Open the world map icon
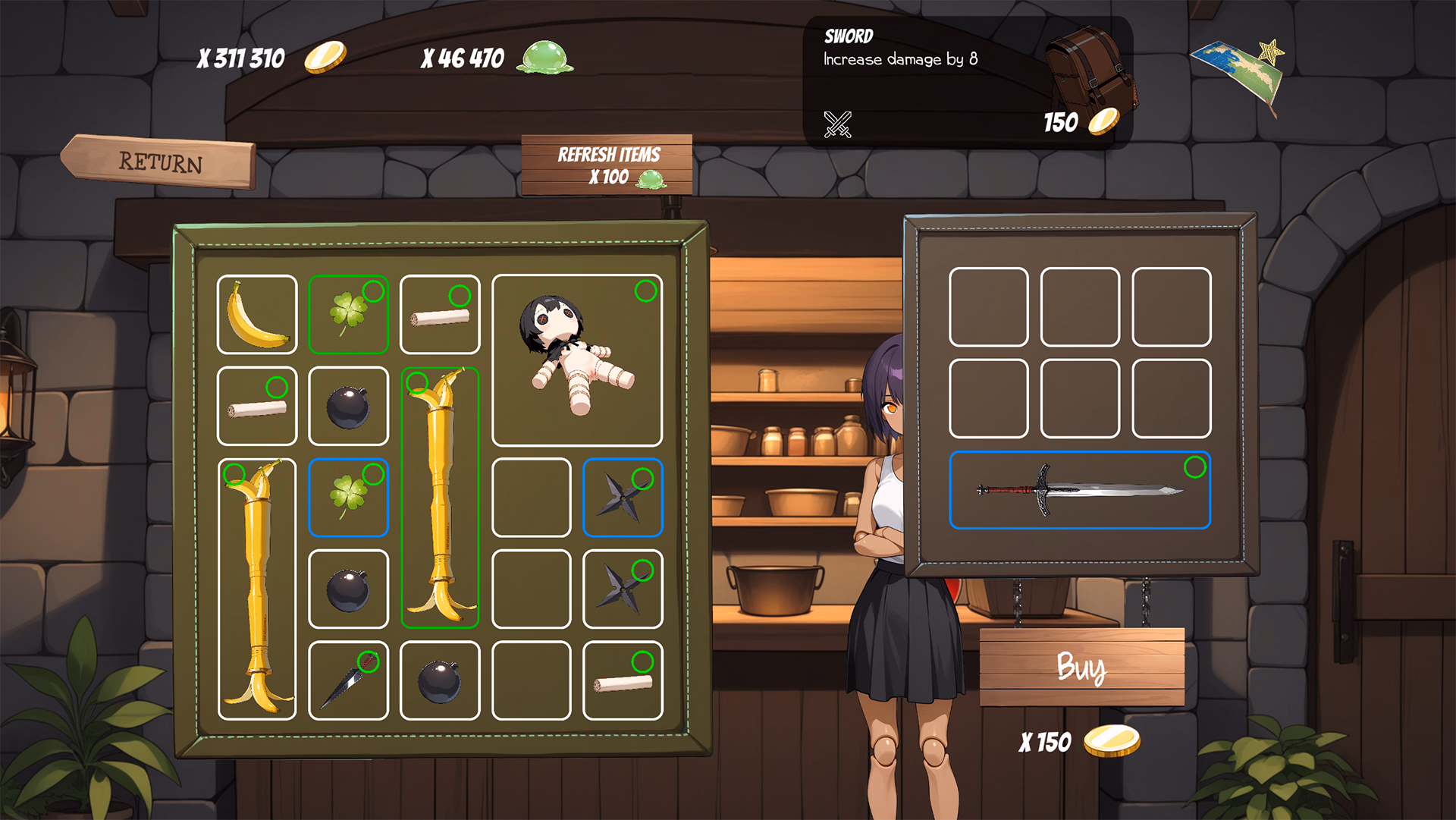Screen dimensions: 1456x820 [1238, 72]
